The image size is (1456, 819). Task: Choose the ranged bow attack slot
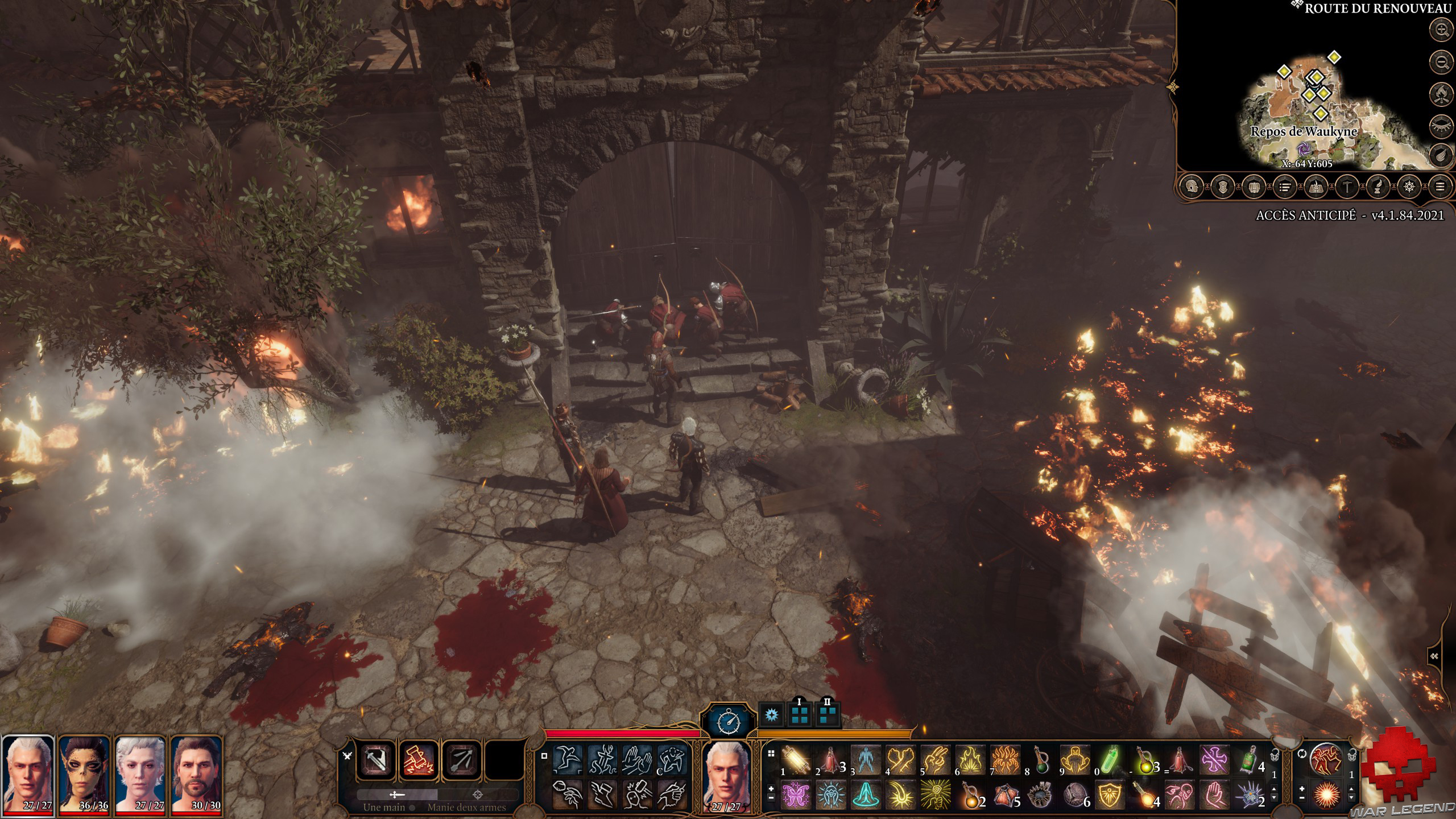click(x=462, y=760)
